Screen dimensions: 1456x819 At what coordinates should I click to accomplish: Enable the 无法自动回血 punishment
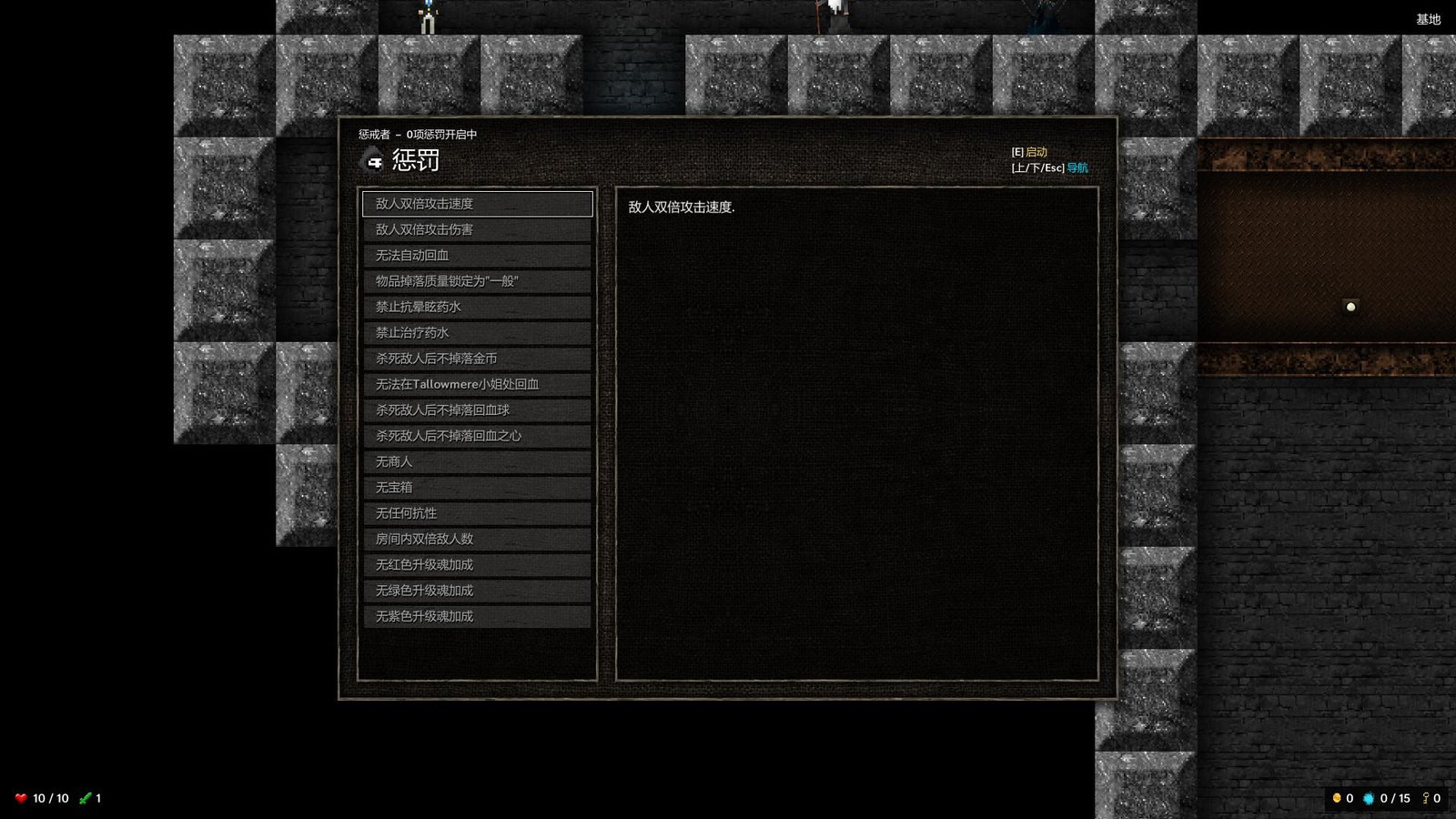tap(477, 256)
